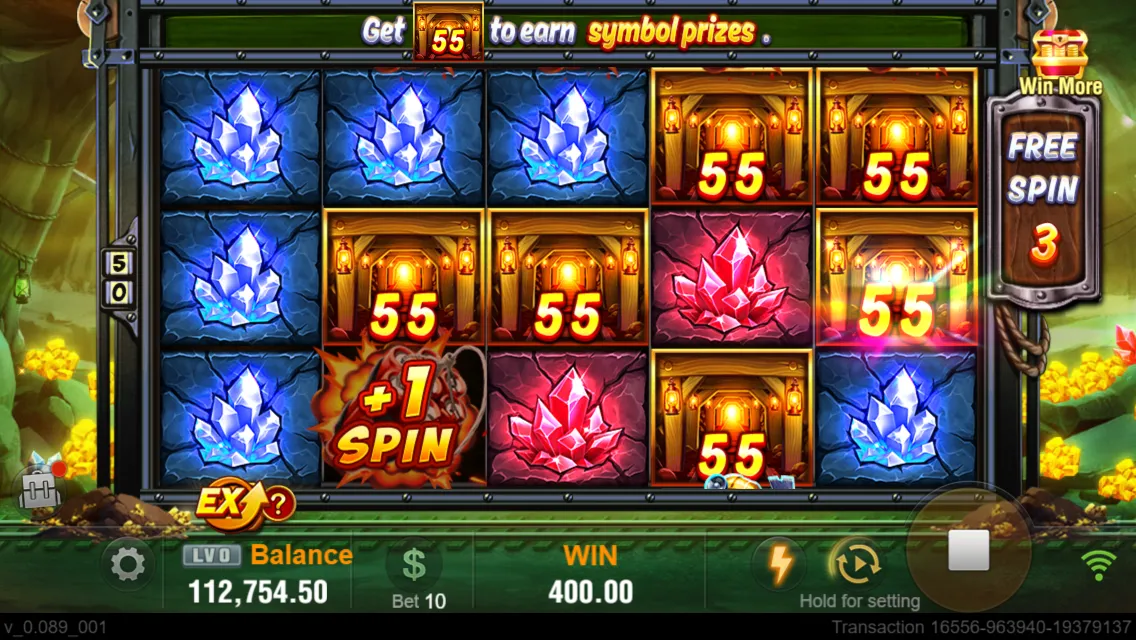The width and height of the screenshot is (1136, 640).
Task: Toggle the lightning turbo spin mode
Action: click(x=778, y=564)
